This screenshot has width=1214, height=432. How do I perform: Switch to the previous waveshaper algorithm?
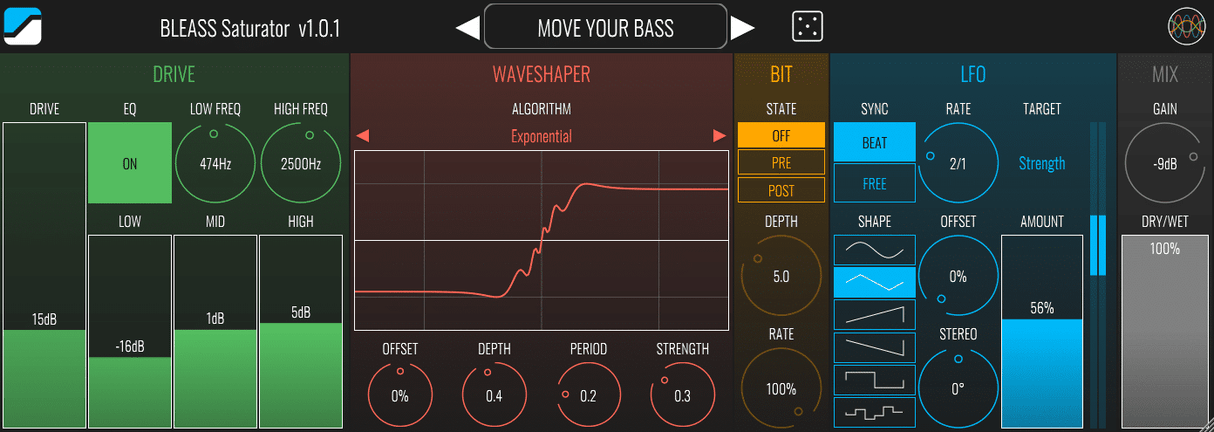pos(362,136)
